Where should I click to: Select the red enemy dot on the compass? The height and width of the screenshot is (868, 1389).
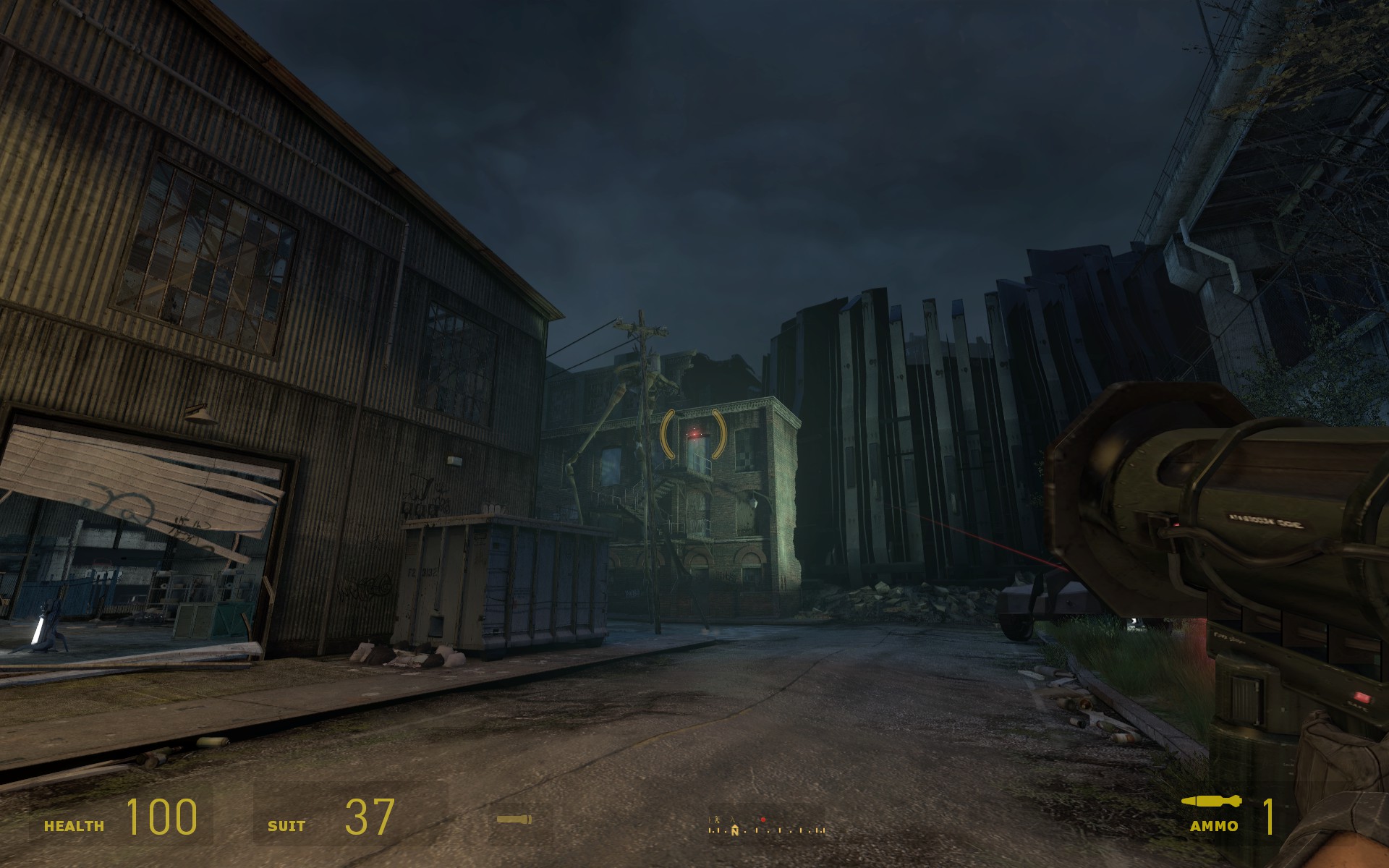click(x=763, y=820)
